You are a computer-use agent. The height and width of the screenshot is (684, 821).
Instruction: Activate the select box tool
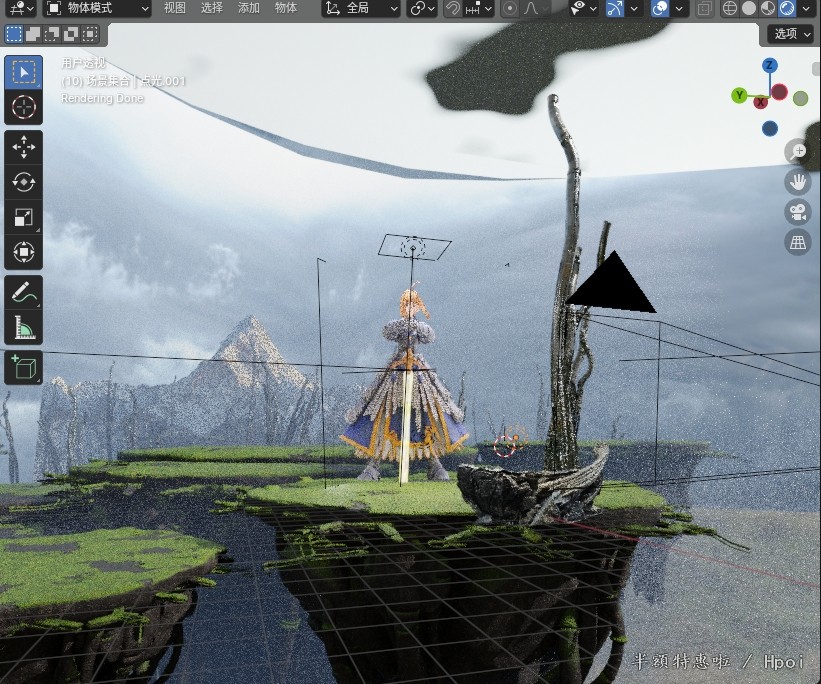point(23,72)
